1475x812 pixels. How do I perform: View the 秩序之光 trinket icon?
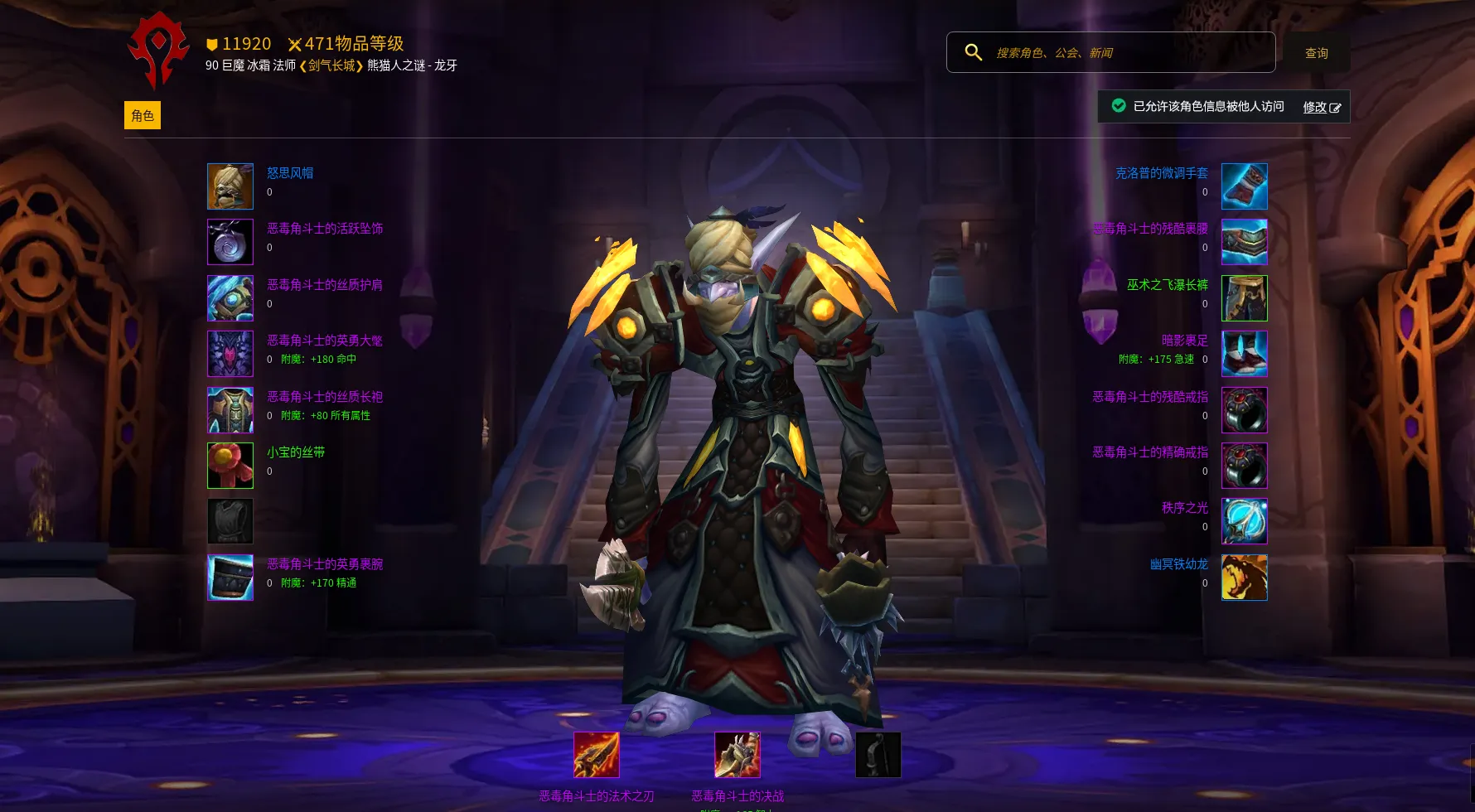(1244, 521)
